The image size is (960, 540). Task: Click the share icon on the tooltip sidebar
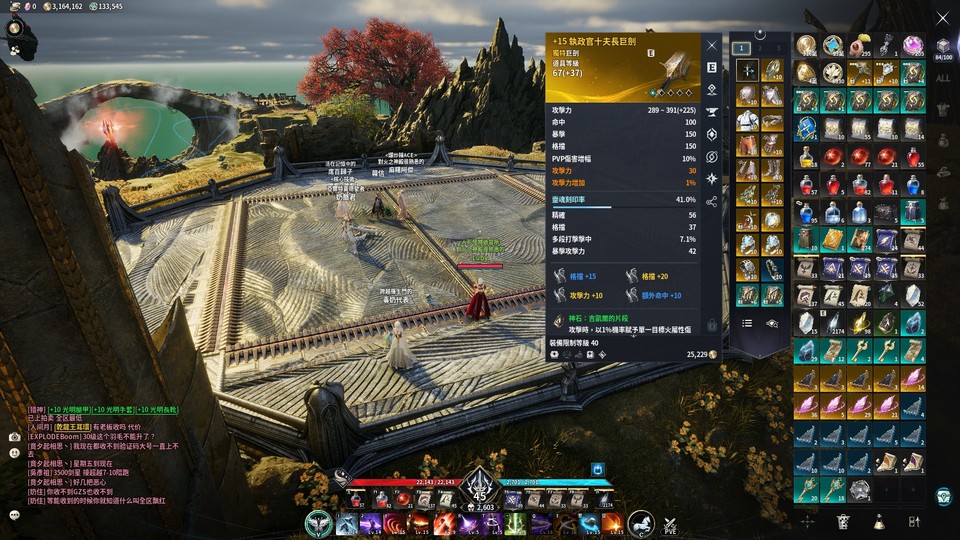712,201
